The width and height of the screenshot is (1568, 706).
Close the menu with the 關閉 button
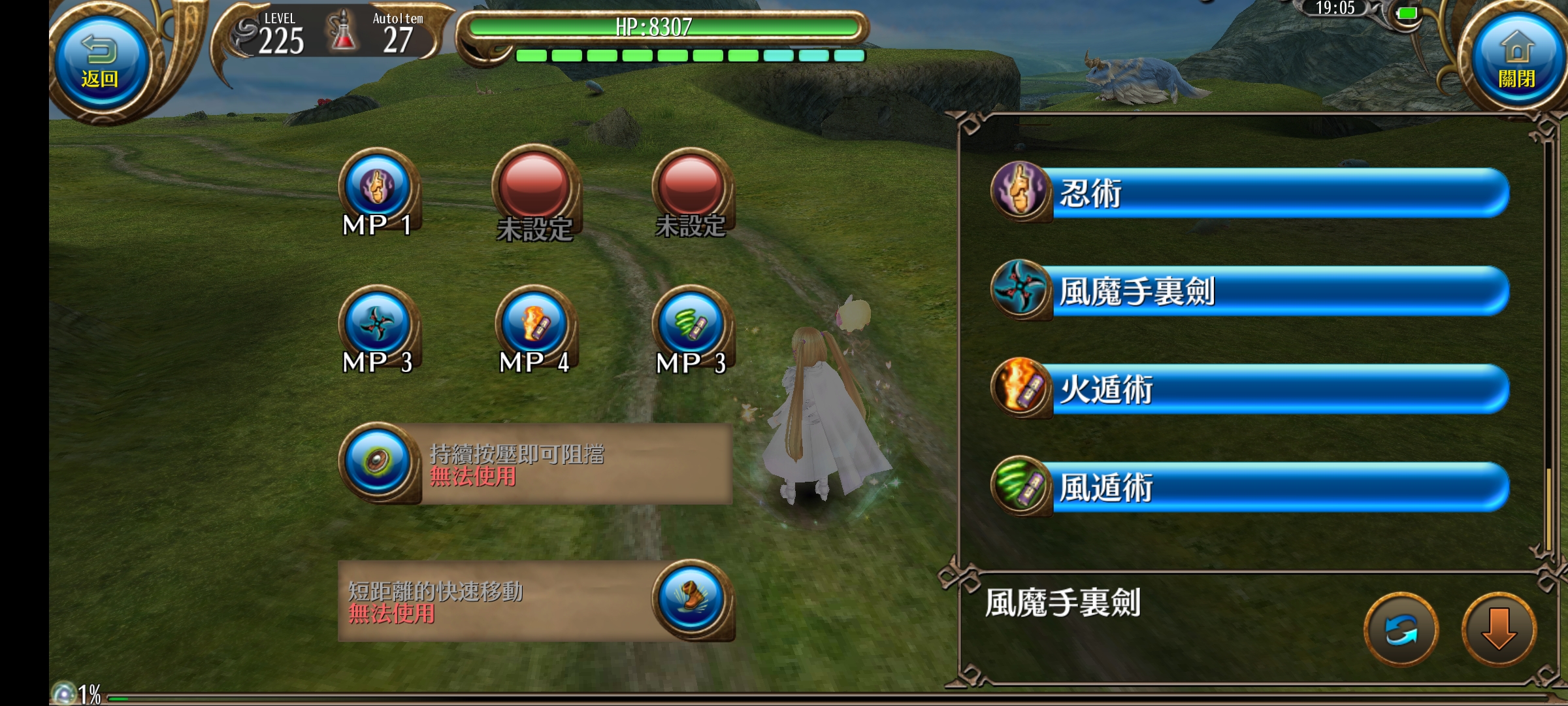tap(1516, 62)
